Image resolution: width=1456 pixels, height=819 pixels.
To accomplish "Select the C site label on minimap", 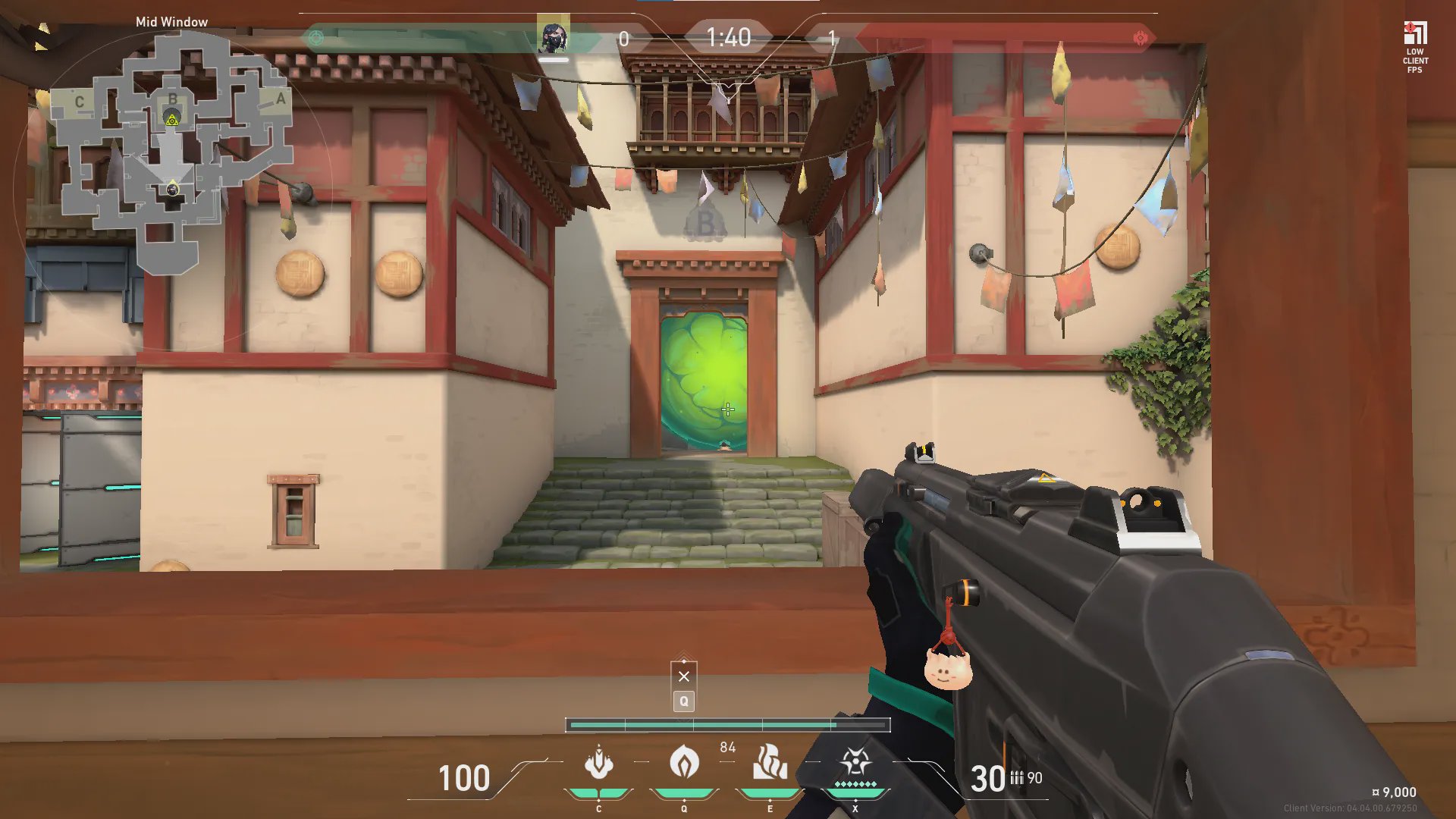I will coord(79,102).
